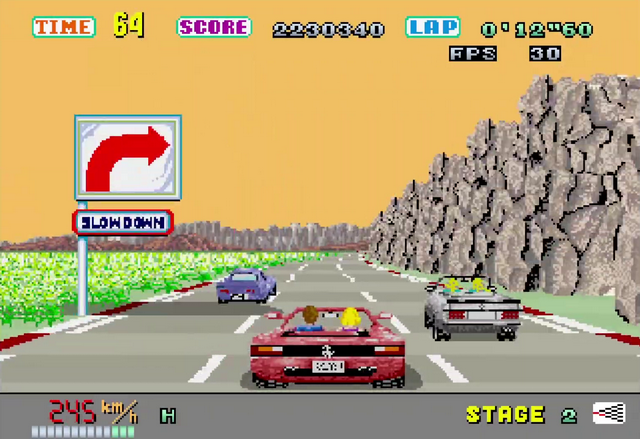Screen dimensions: 640x439
Task: Click the stage route map icon
Action: tap(607, 413)
